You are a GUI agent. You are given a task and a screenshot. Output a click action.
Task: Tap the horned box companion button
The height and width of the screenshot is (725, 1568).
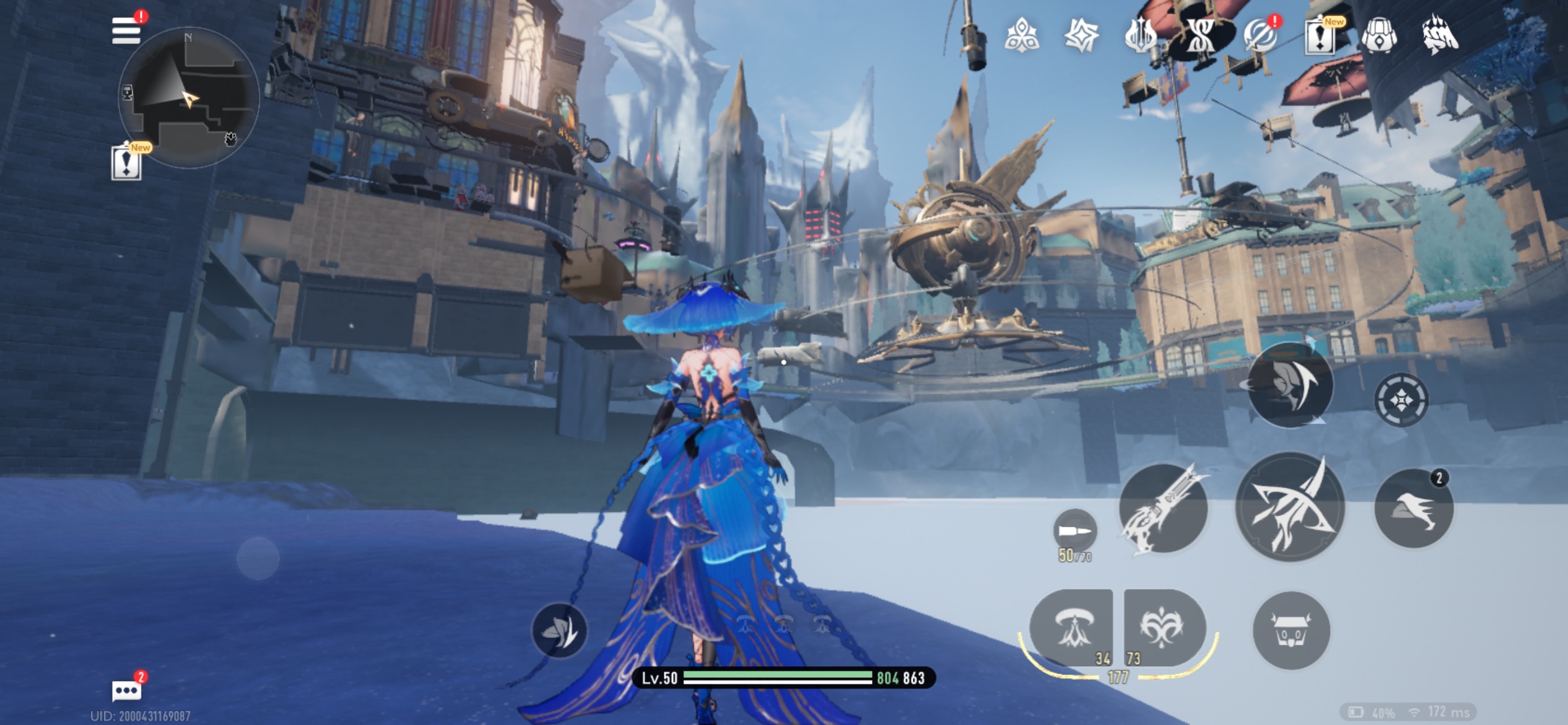(1291, 630)
